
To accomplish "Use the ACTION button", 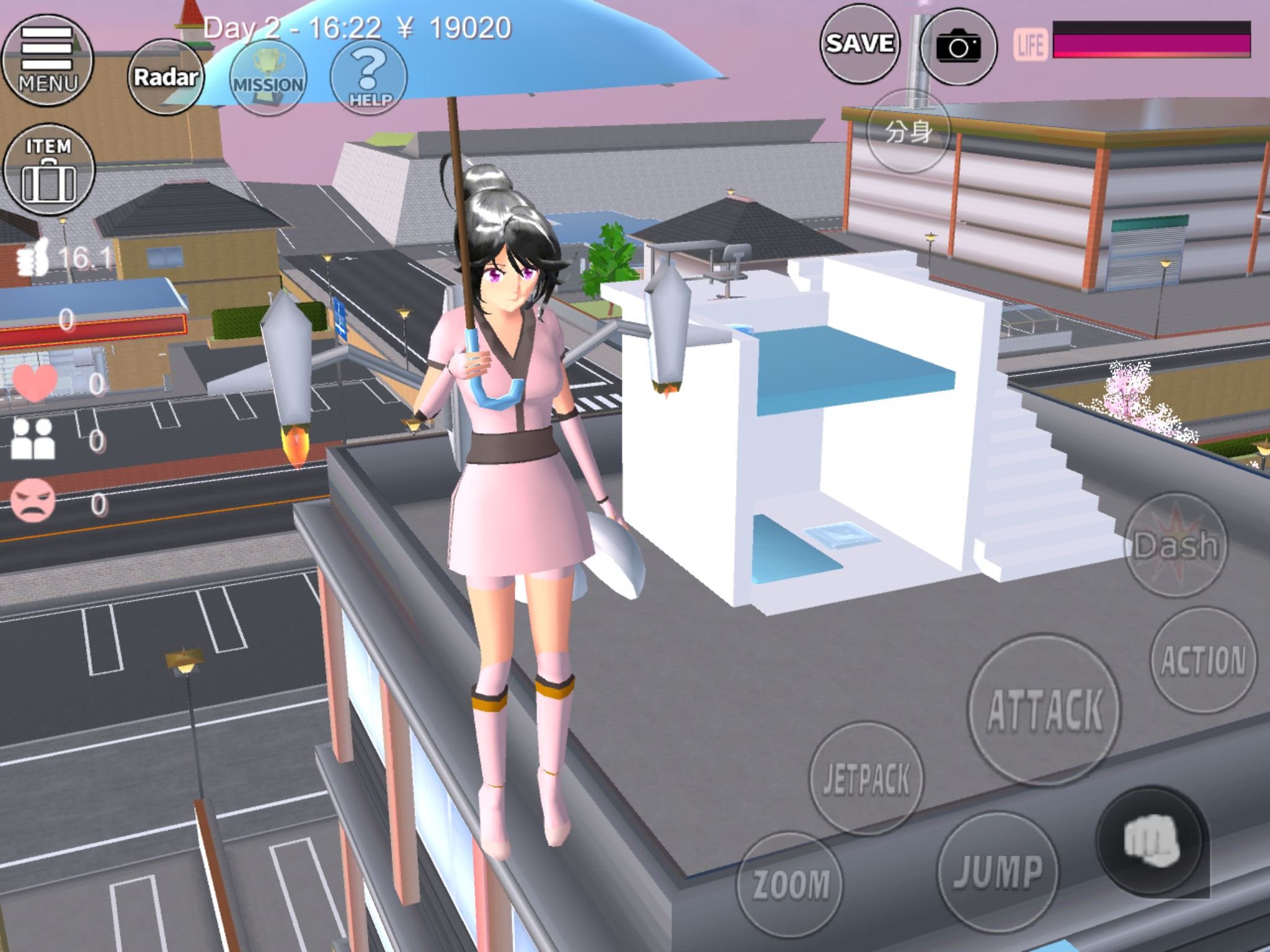I will (1203, 659).
